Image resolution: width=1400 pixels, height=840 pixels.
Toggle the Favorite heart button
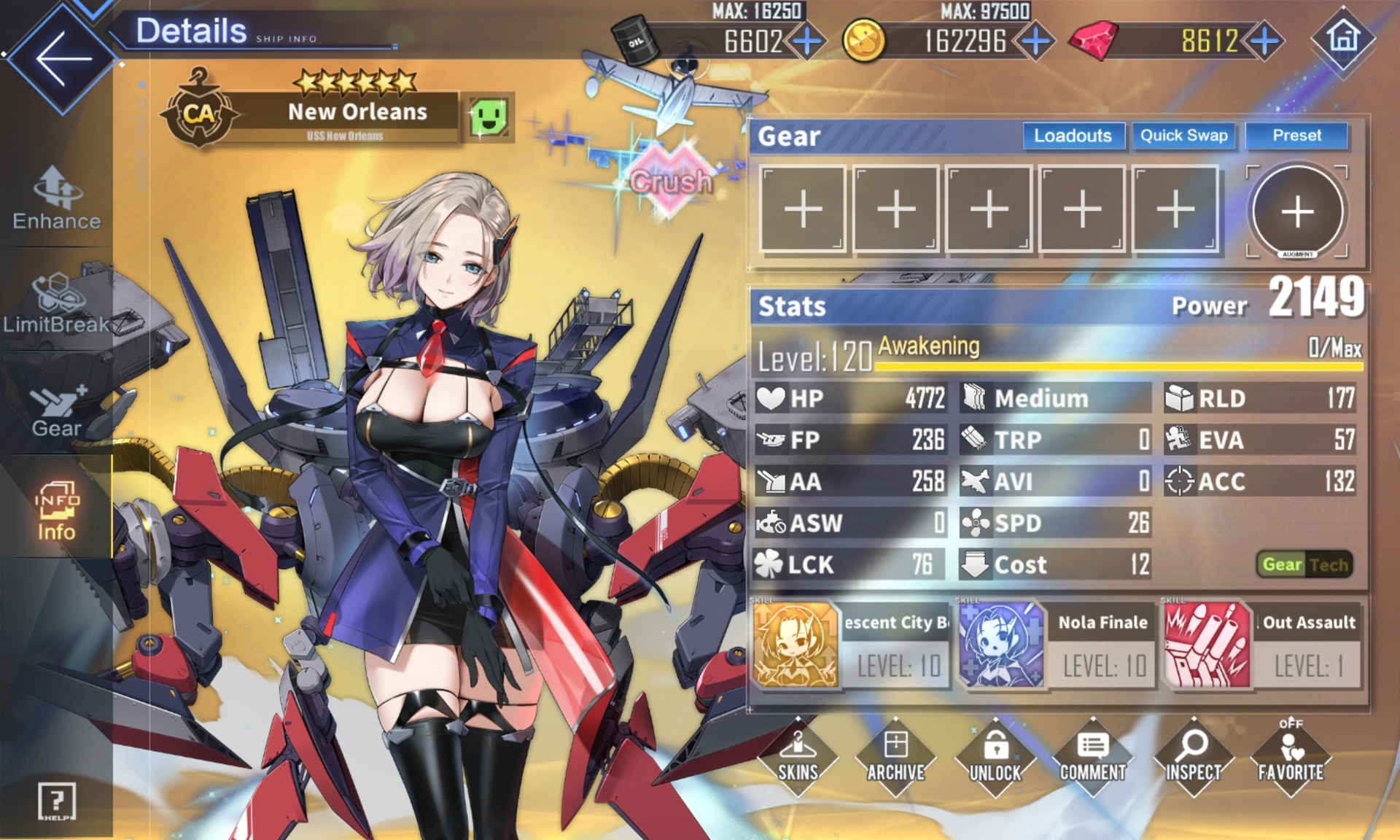(1291, 758)
